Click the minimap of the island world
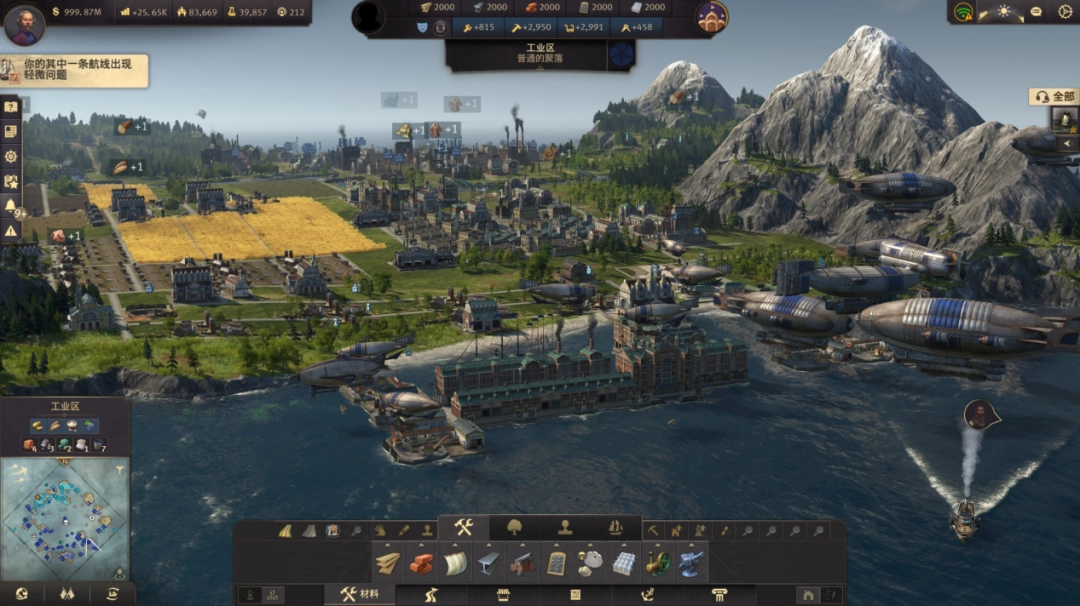The image size is (1080, 606). coord(65,518)
